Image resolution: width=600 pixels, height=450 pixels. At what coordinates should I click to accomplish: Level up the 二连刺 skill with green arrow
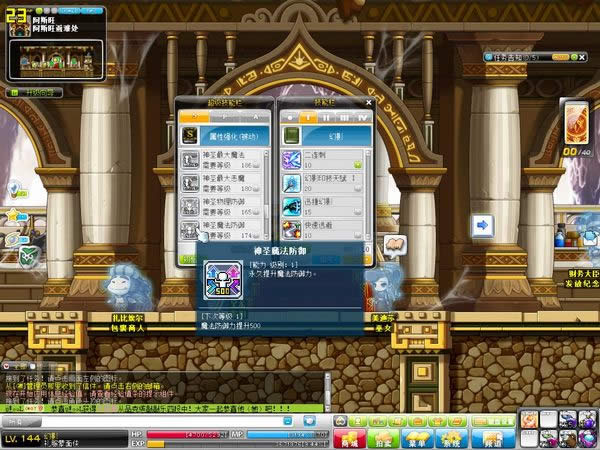tap(358, 164)
